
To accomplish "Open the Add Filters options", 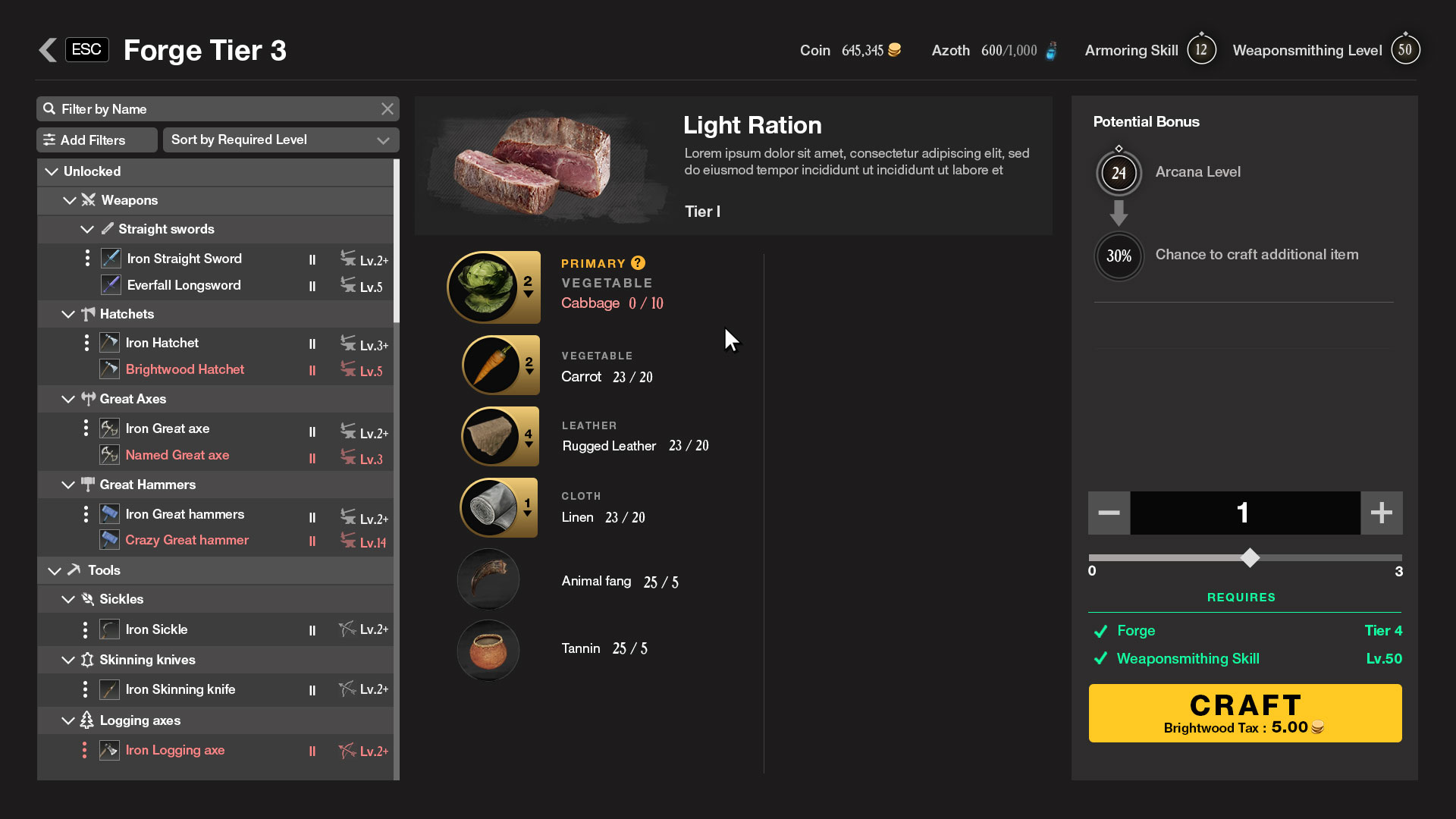I will [x=97, y=140].
